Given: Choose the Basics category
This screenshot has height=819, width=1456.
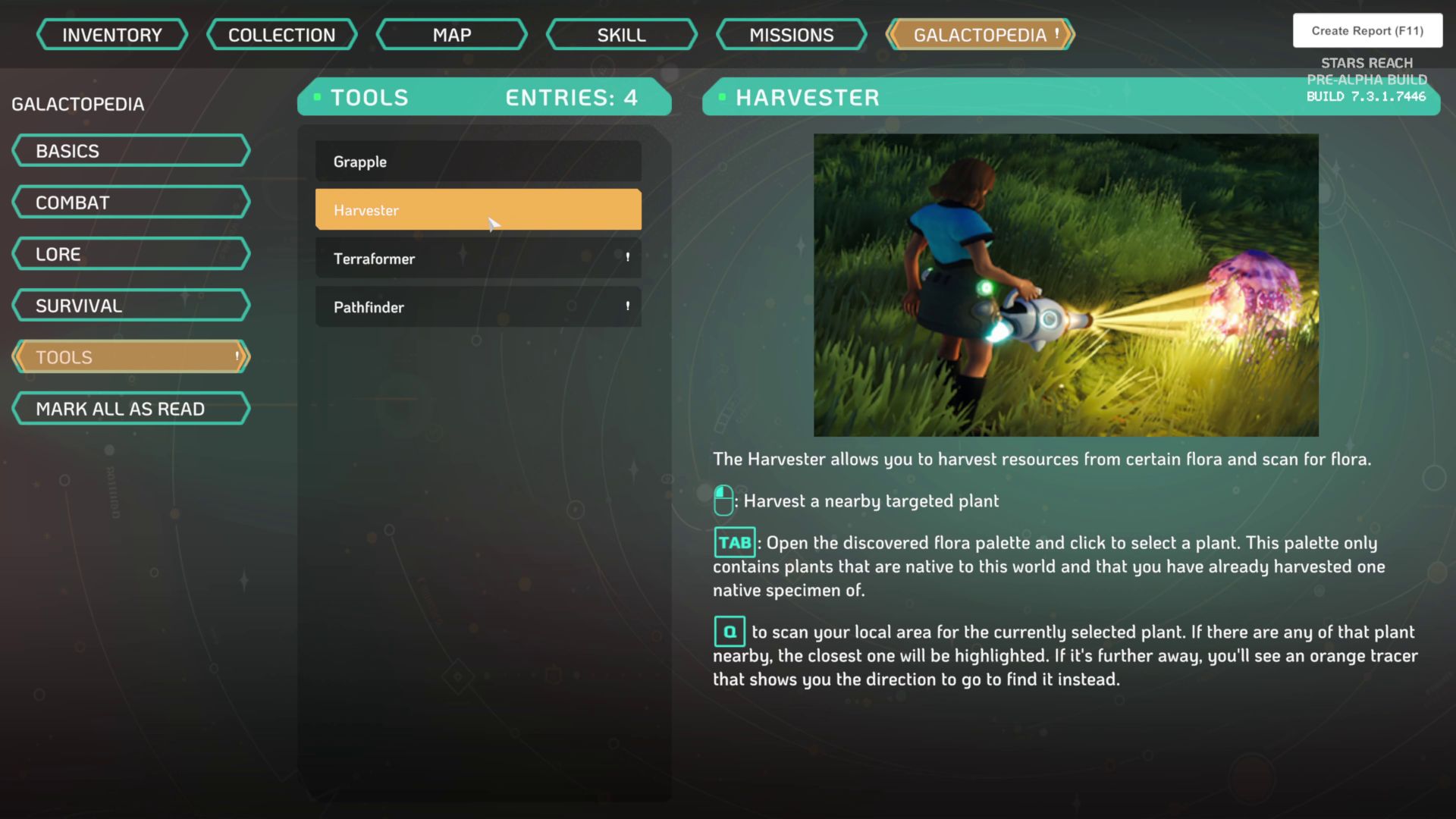Looking at the screenshot, I should [x=130, y=151].
